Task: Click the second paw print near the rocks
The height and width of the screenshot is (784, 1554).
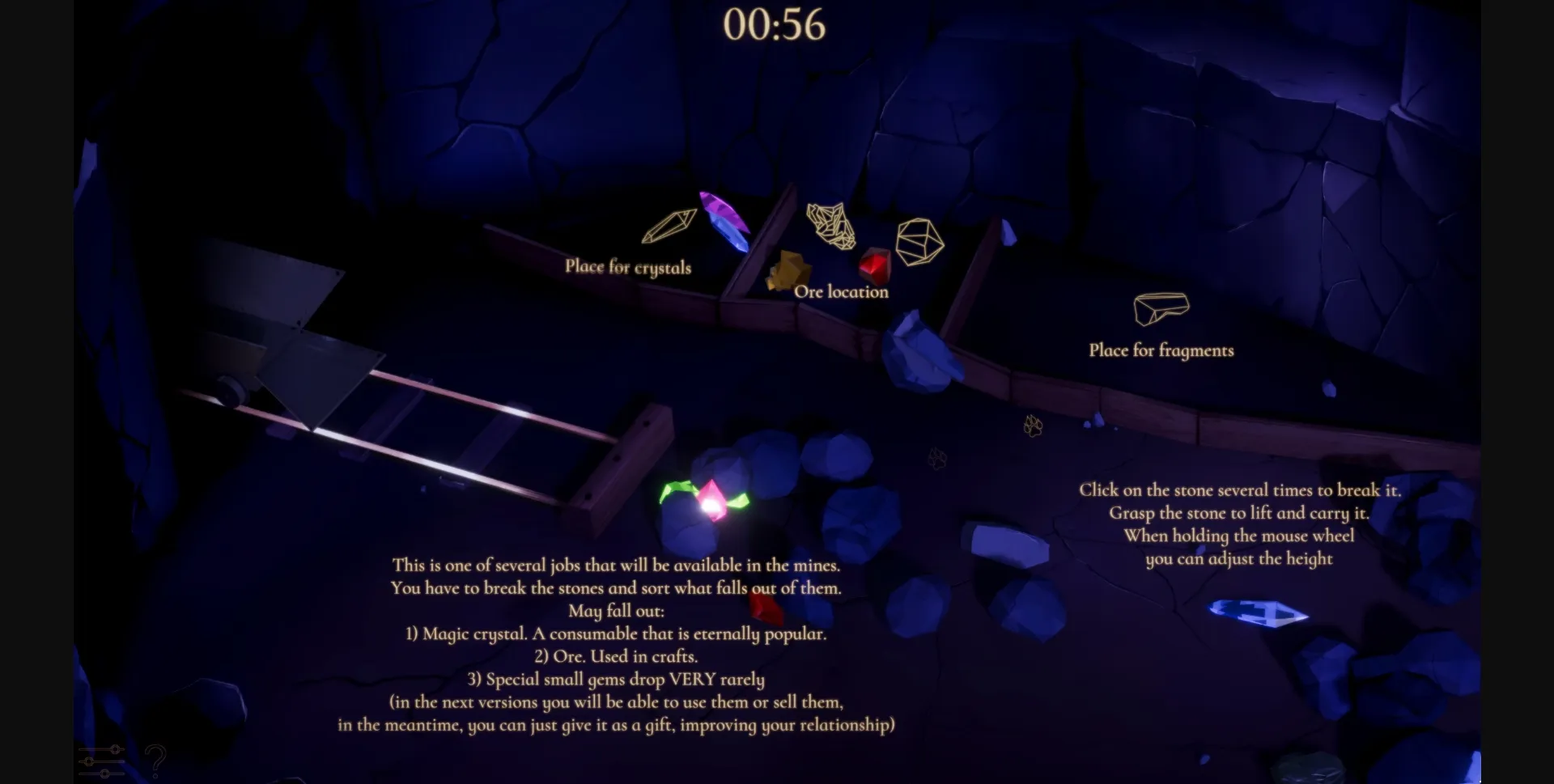Action: point(938,458)
